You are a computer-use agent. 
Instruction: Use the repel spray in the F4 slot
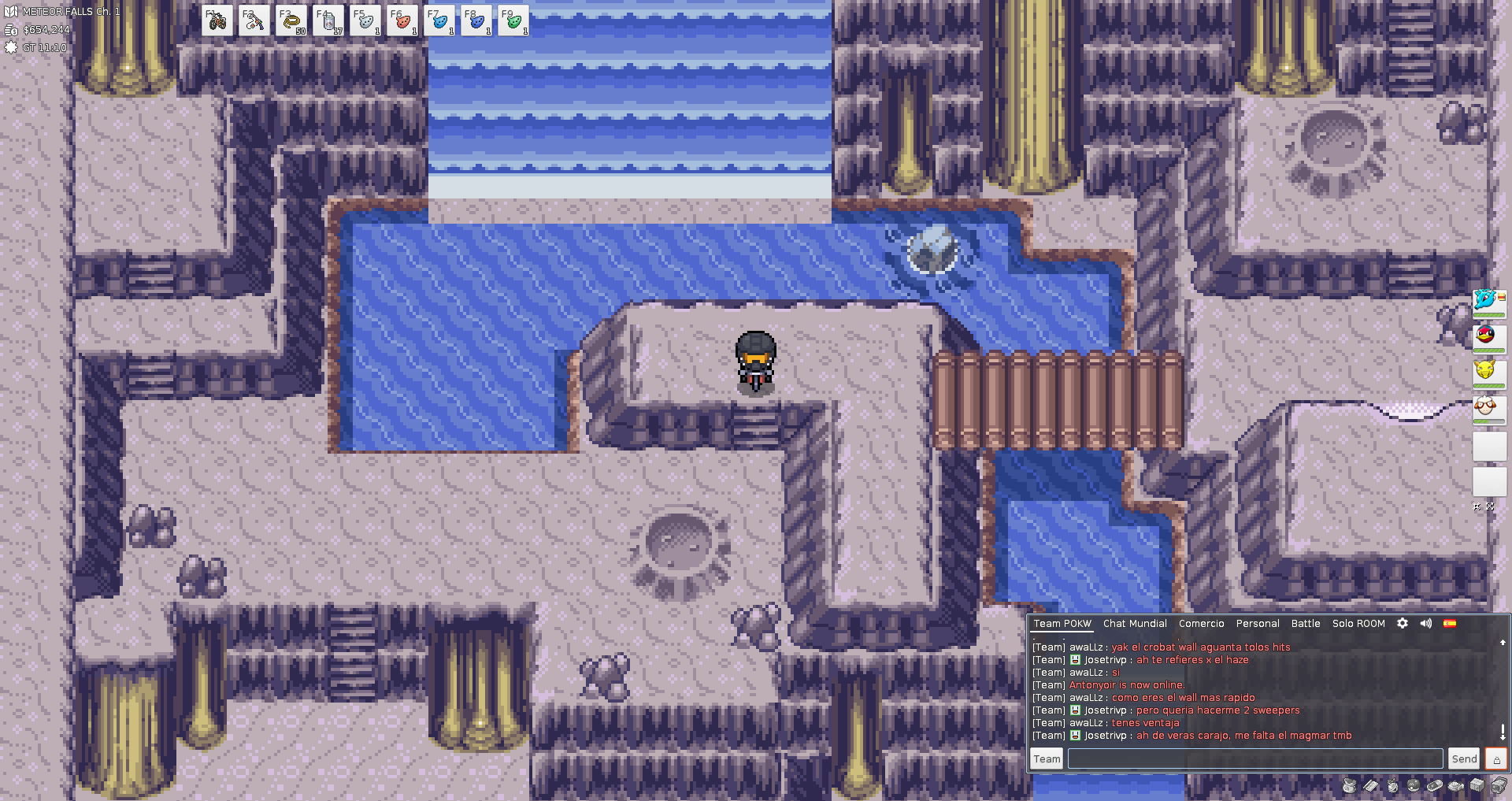(328, 21)
